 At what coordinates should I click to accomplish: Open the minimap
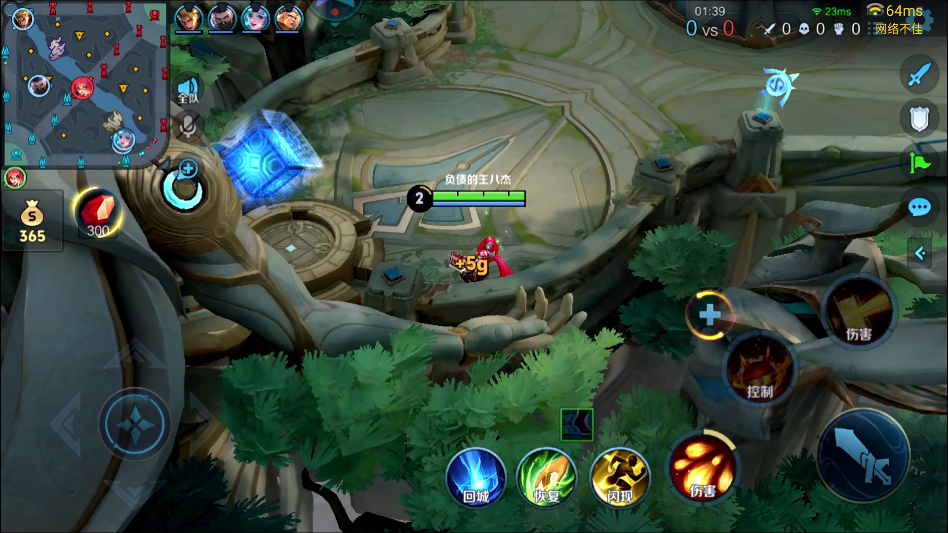[85, 84]
